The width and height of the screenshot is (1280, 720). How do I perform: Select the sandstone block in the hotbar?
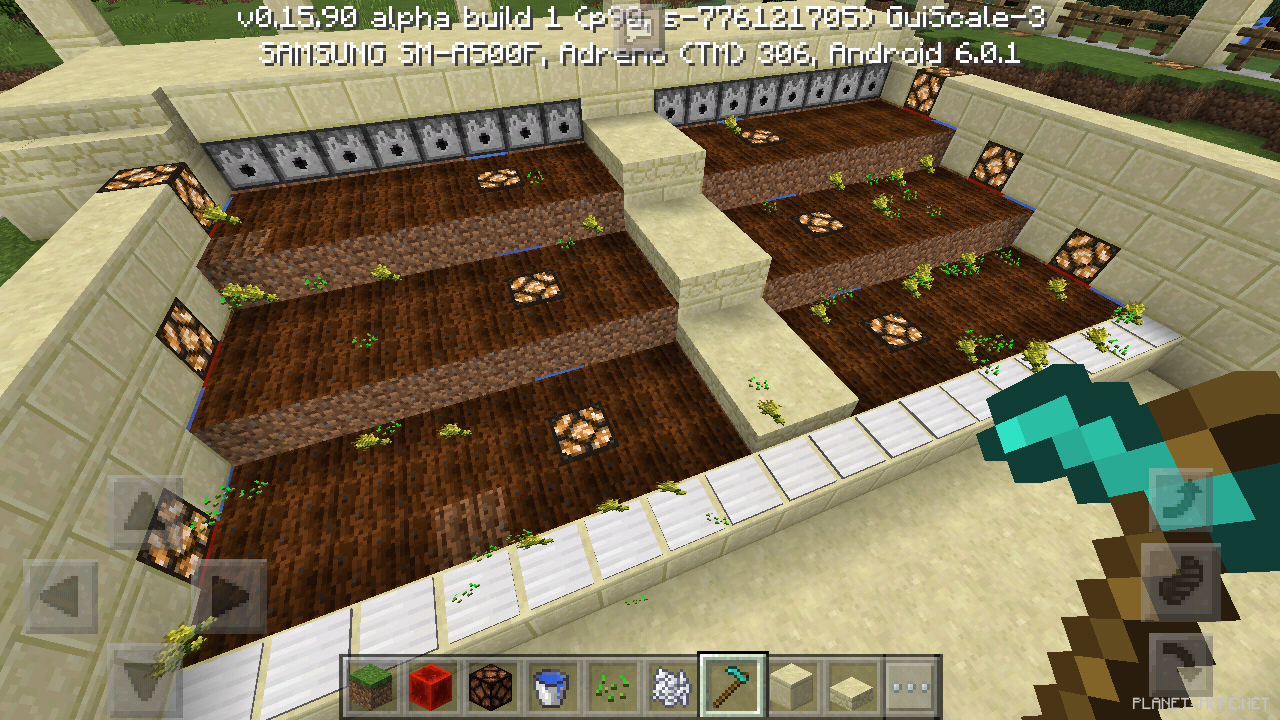[x=793, y=685]
